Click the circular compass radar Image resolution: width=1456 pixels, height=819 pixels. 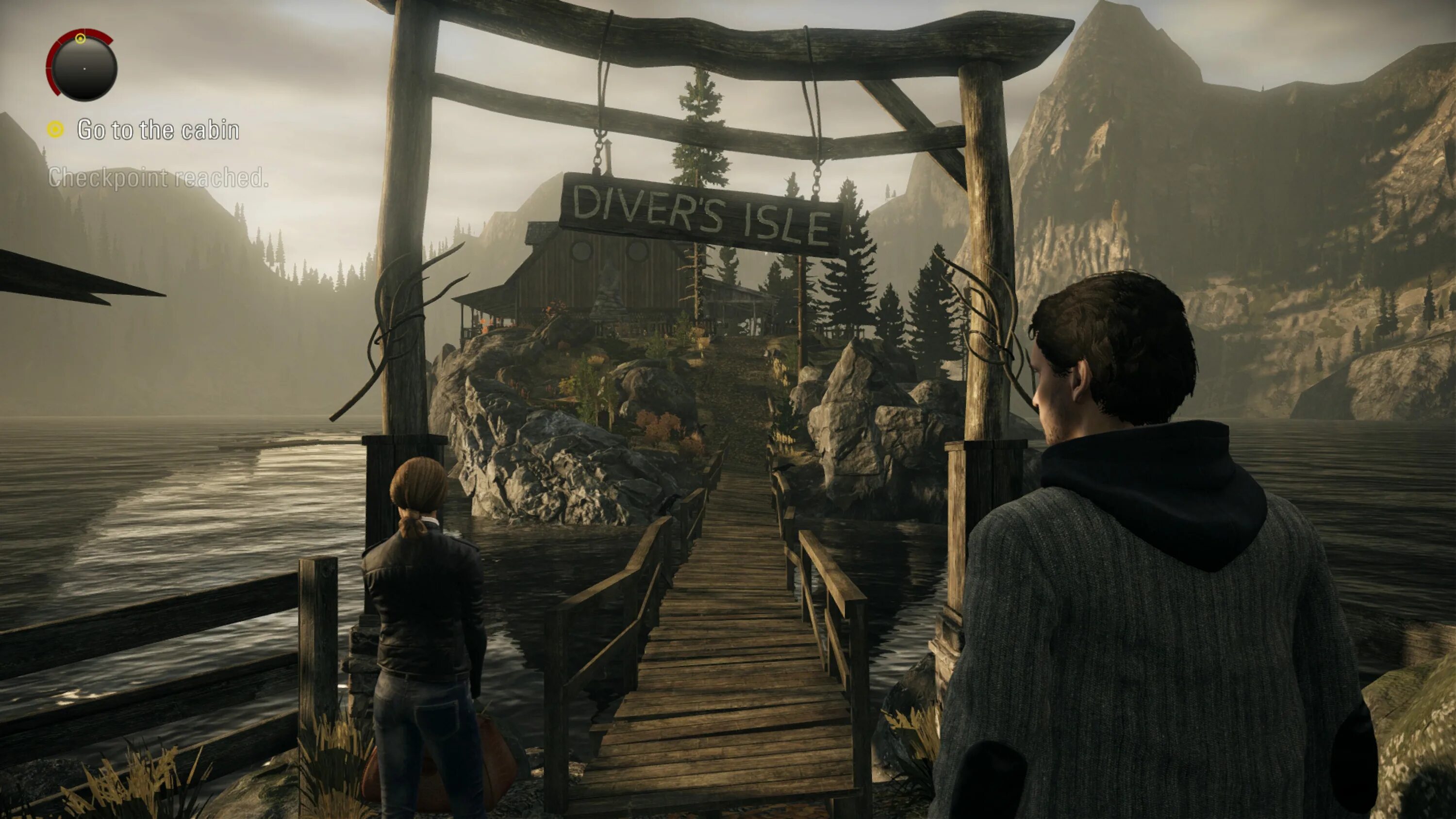tap(83, 66)
